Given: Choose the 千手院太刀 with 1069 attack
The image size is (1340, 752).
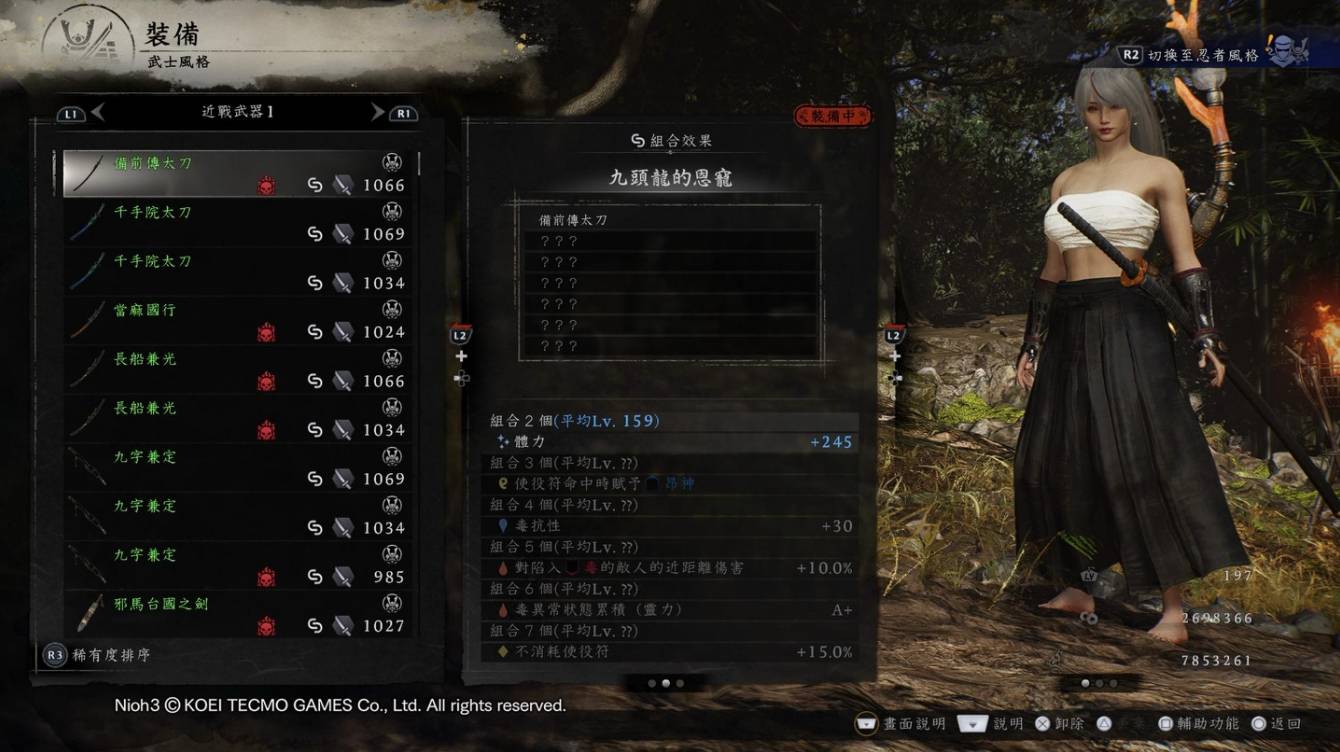Looking at the screenshot, I should pyautogui.click(x=238, y=223).
